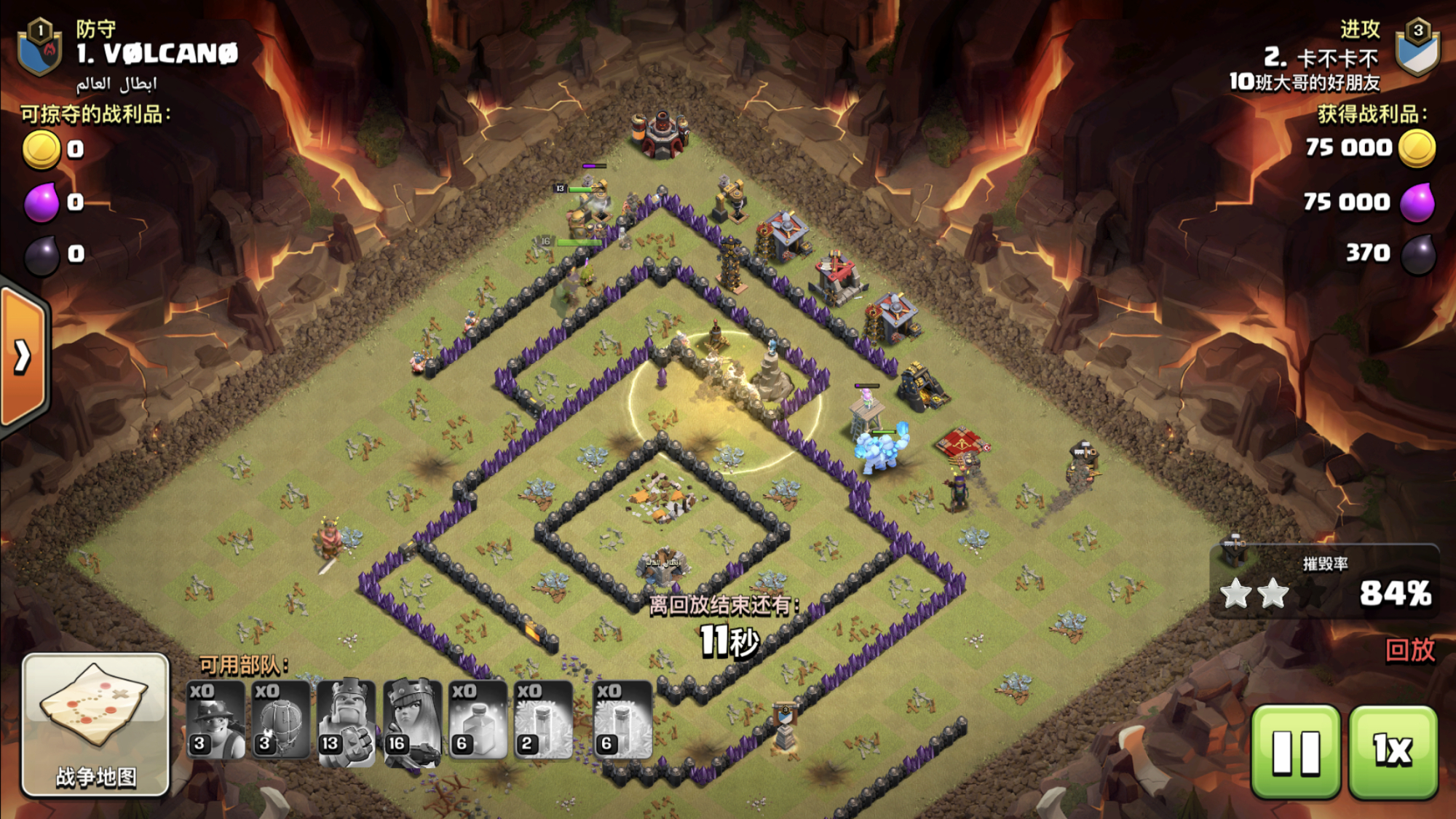
Task: Choose the Barbarian King hero slot
Action: [x=347, y=720]
